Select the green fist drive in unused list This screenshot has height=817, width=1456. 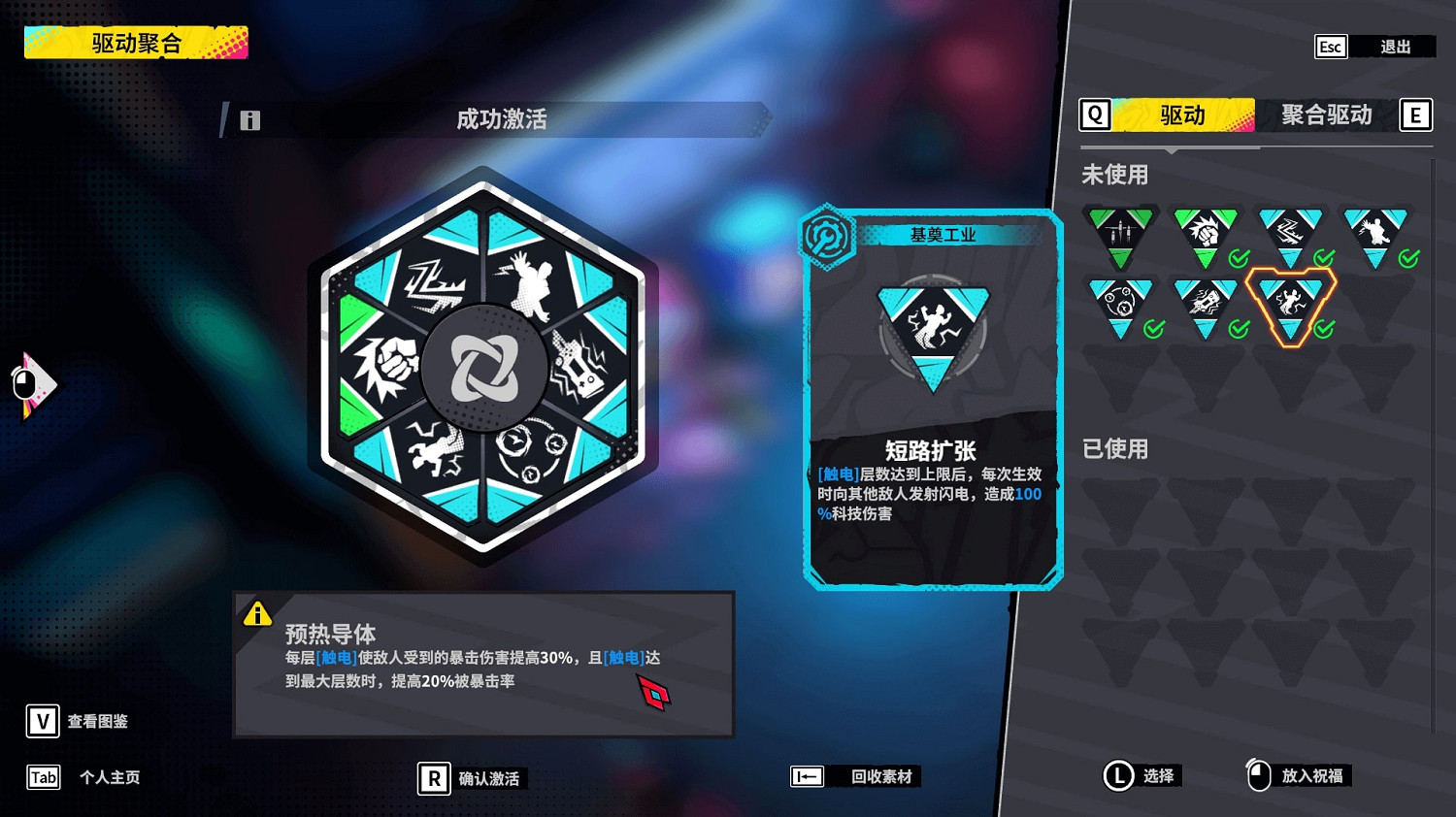[x=1206, y=231]
